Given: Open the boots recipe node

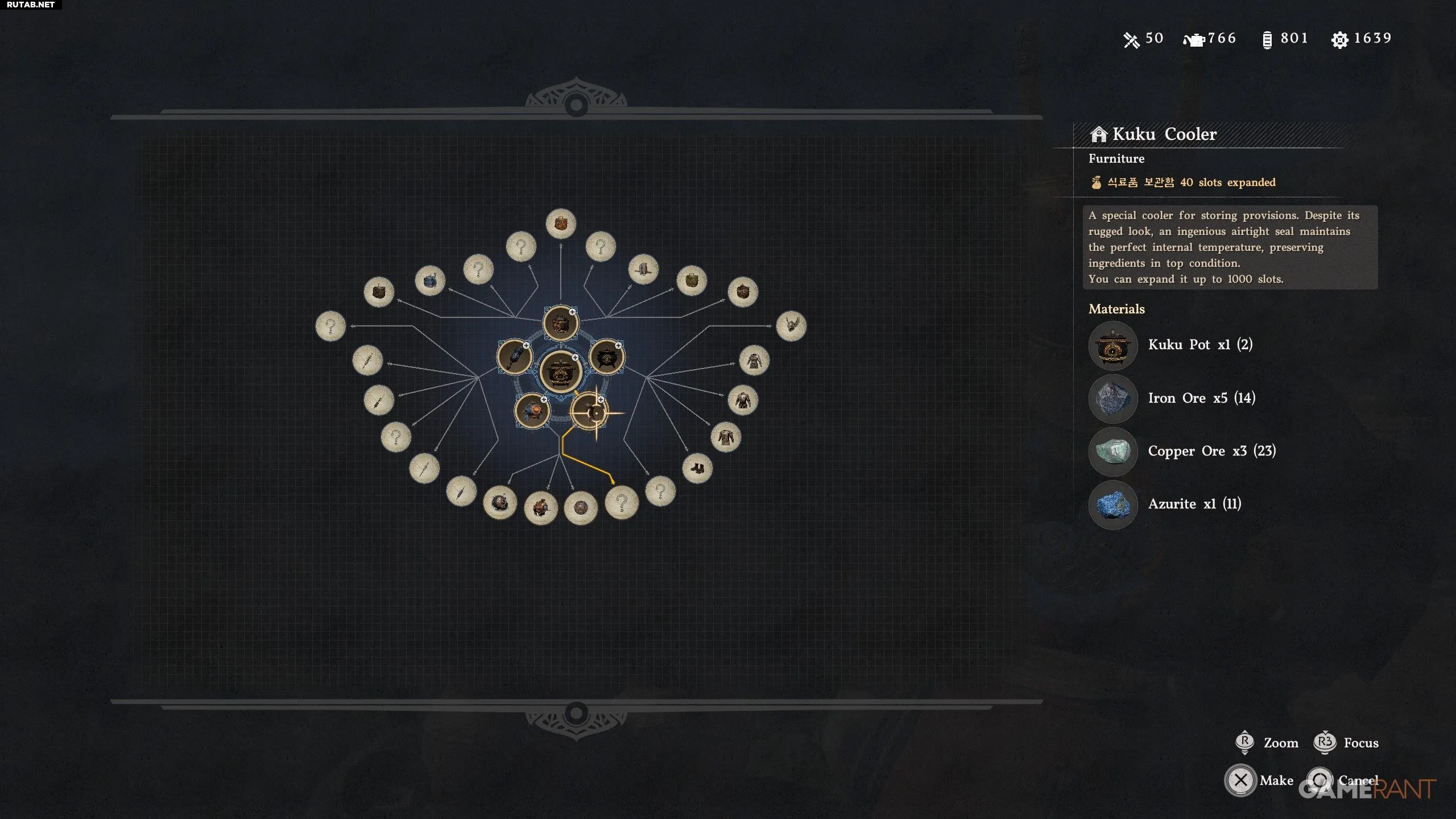Looking at the screenshot, I should tap(697, 468).
